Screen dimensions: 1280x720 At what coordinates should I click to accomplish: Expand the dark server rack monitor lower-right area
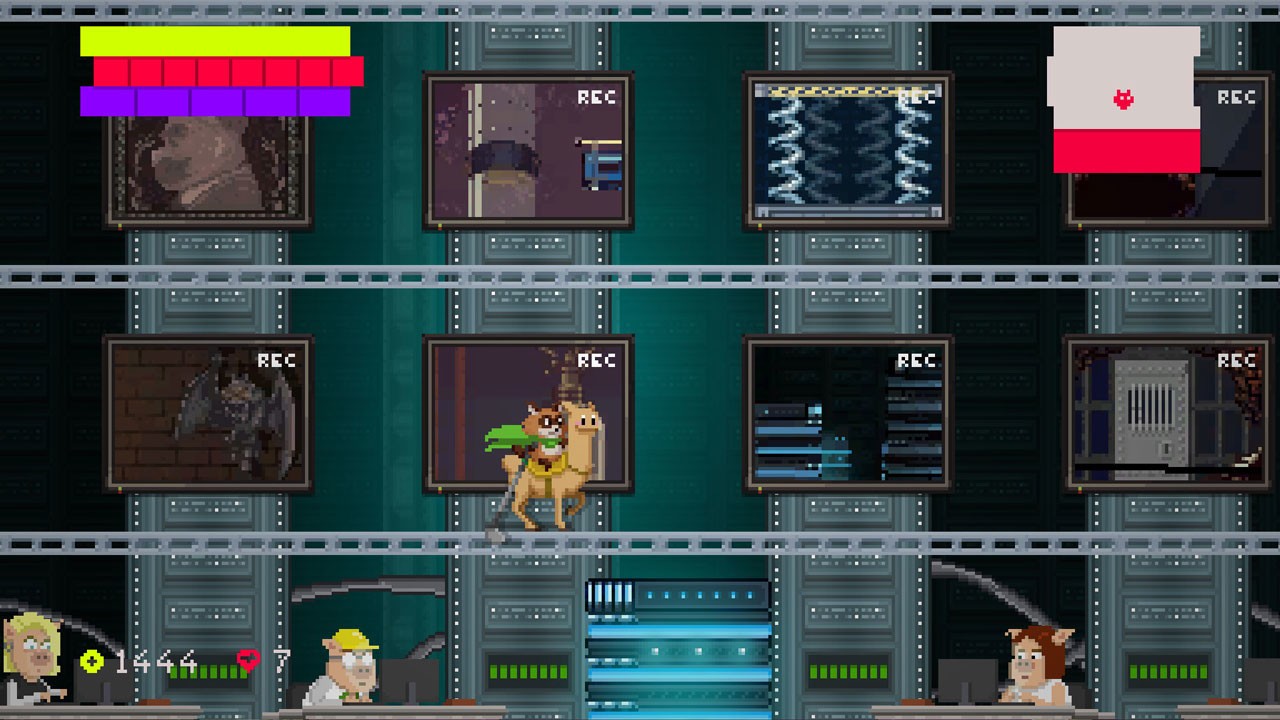click(848, 413)
